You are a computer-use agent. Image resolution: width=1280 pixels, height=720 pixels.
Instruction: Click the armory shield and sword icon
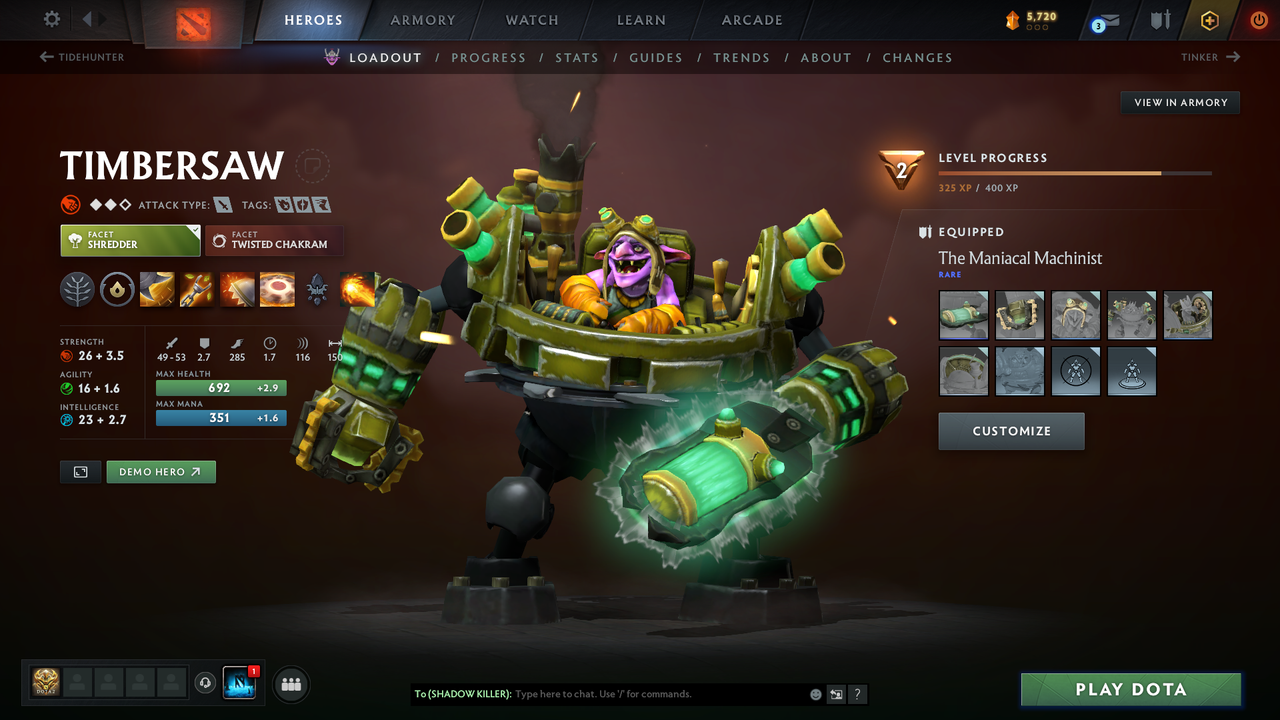(1160, 20)
